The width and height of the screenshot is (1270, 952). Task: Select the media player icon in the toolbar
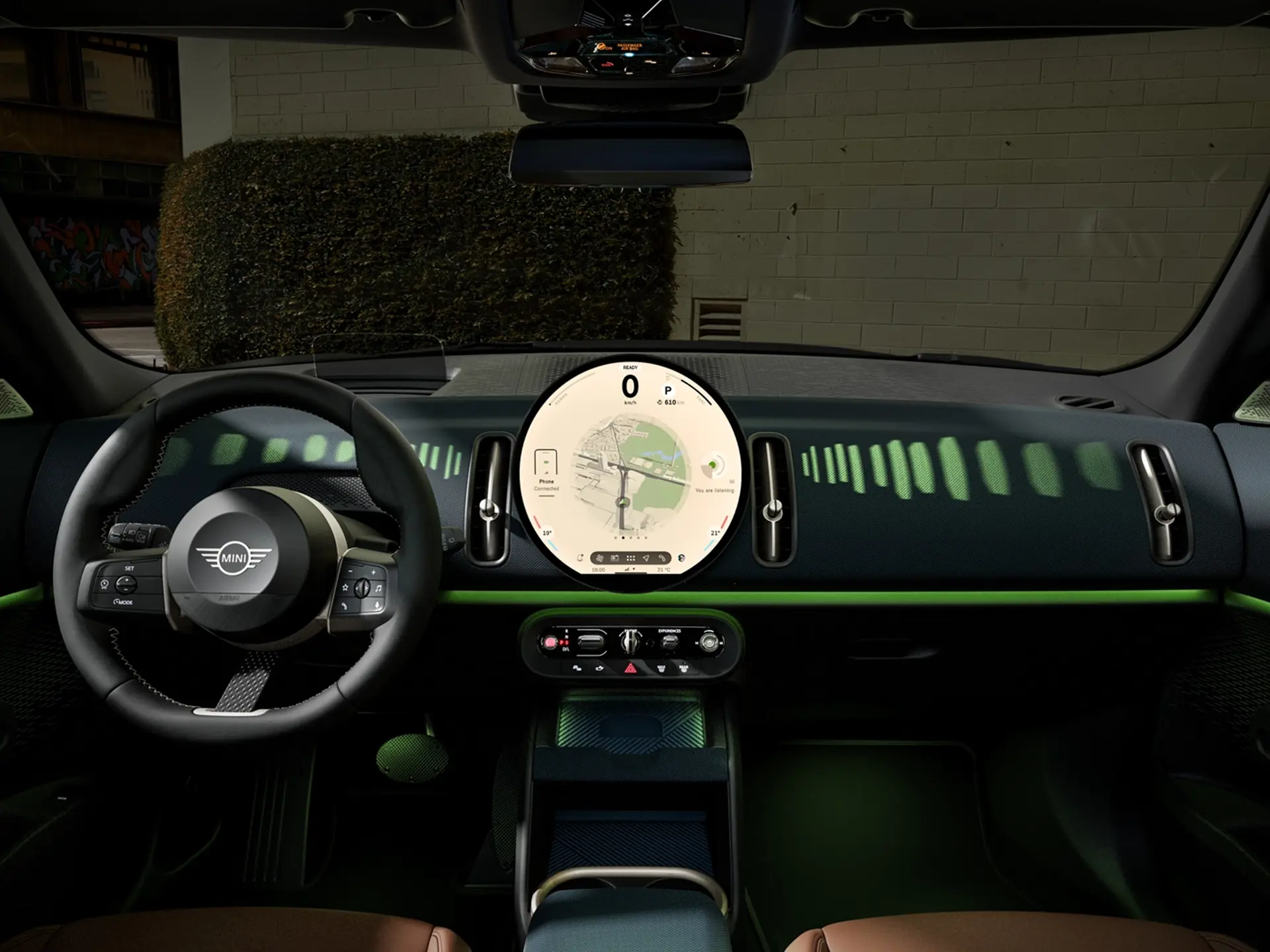point(614,559)
